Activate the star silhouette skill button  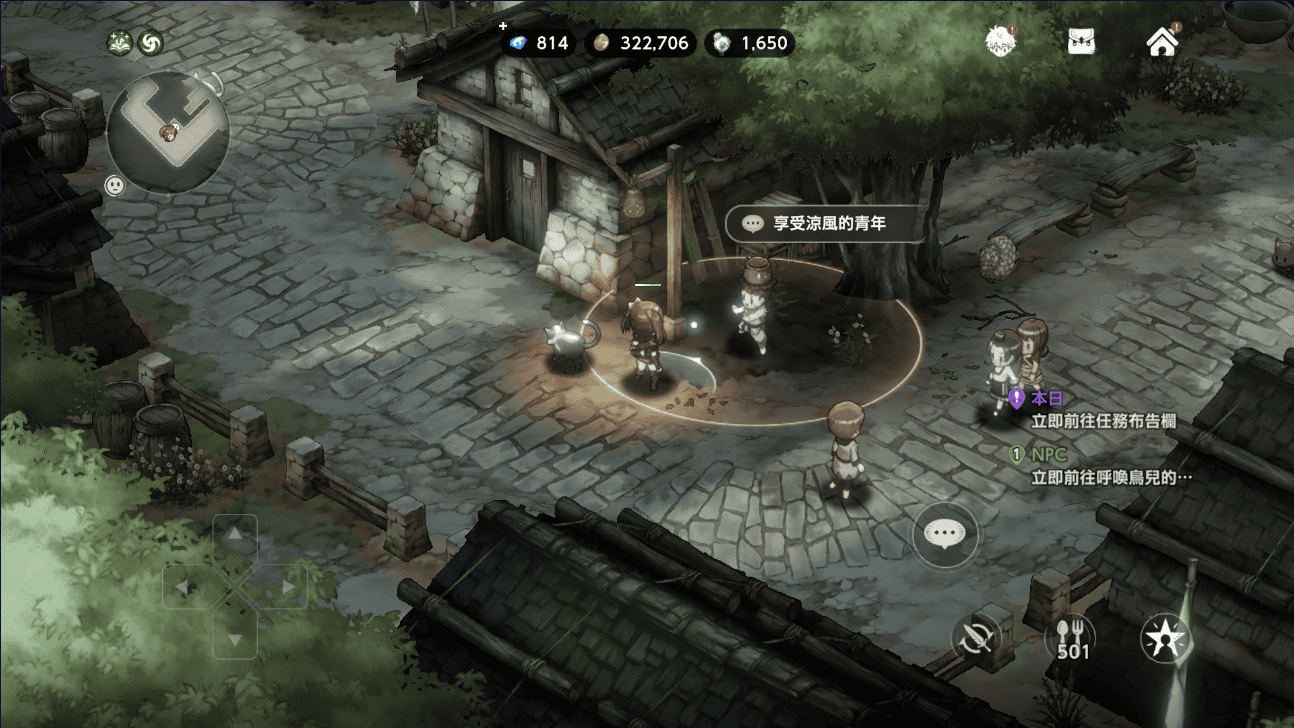tap(1165, 637)
